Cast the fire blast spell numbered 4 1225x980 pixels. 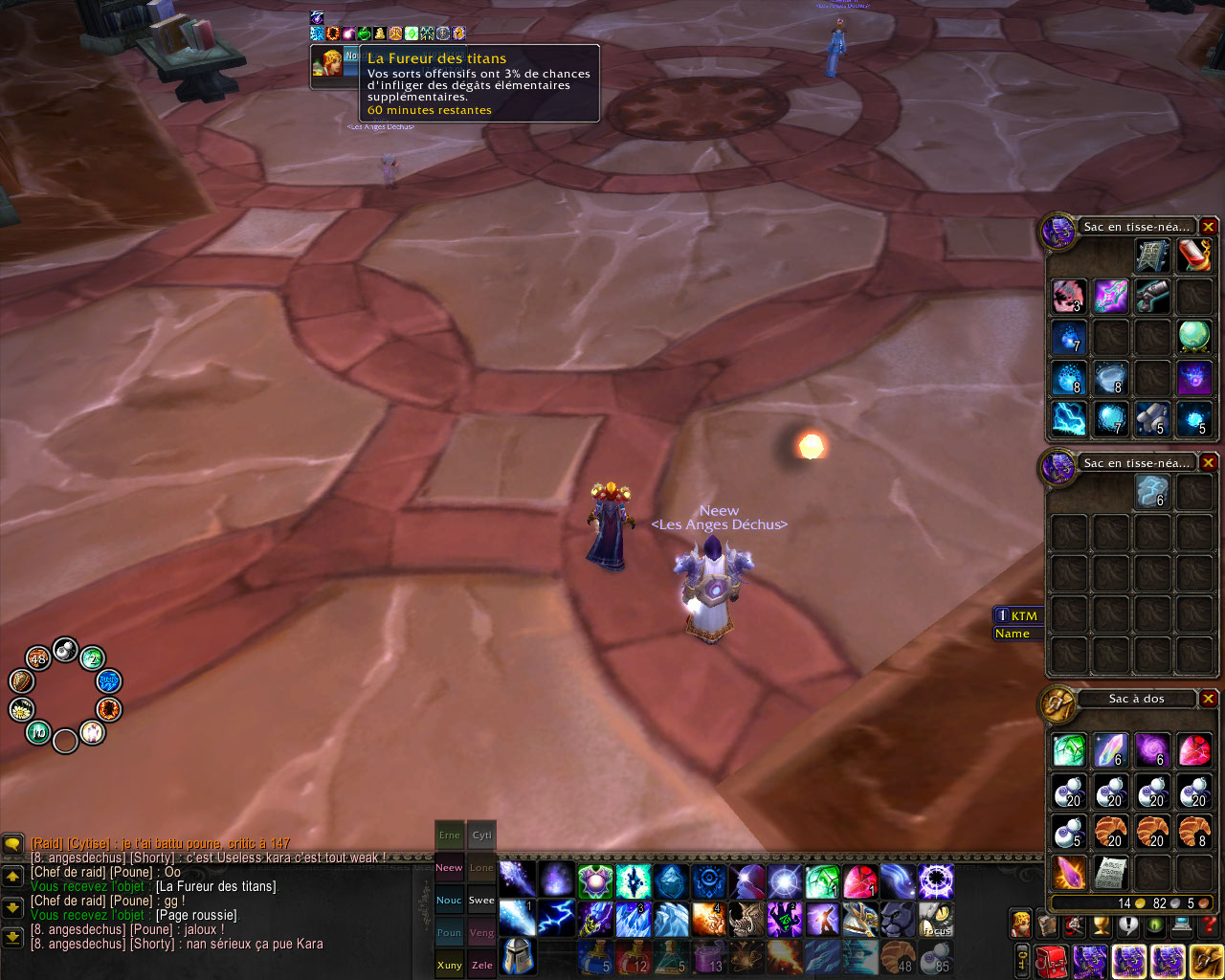[x=709, y=919]
